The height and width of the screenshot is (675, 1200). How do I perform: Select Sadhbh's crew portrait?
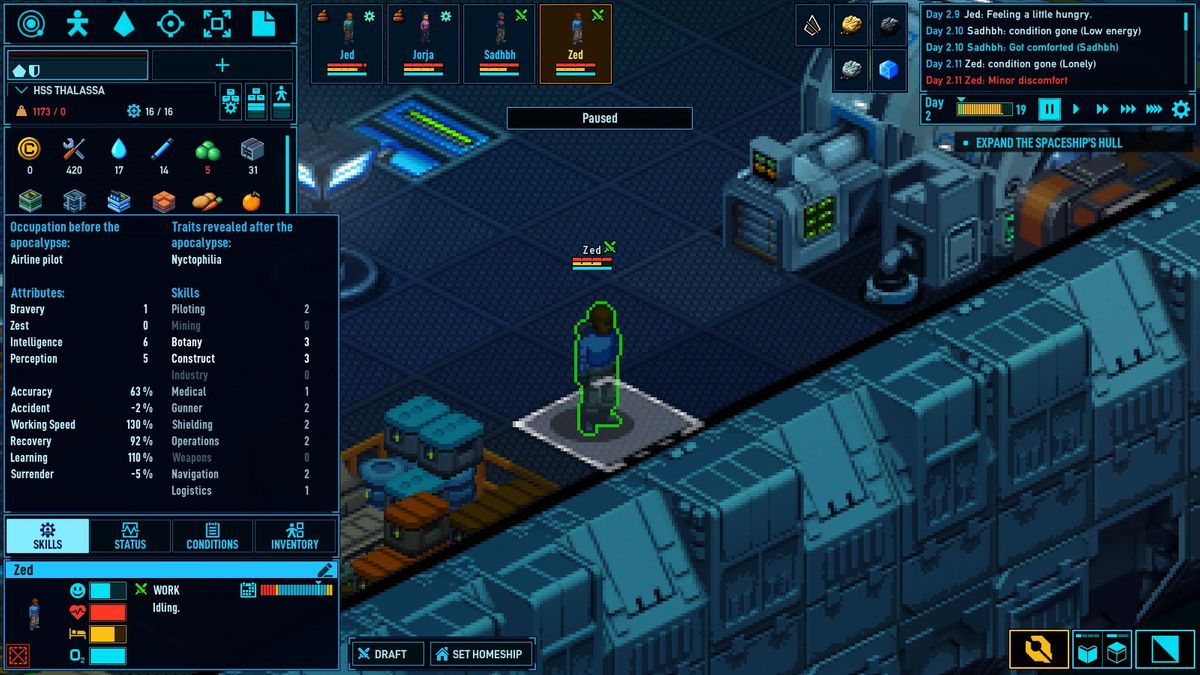click(x=499, y=43)
